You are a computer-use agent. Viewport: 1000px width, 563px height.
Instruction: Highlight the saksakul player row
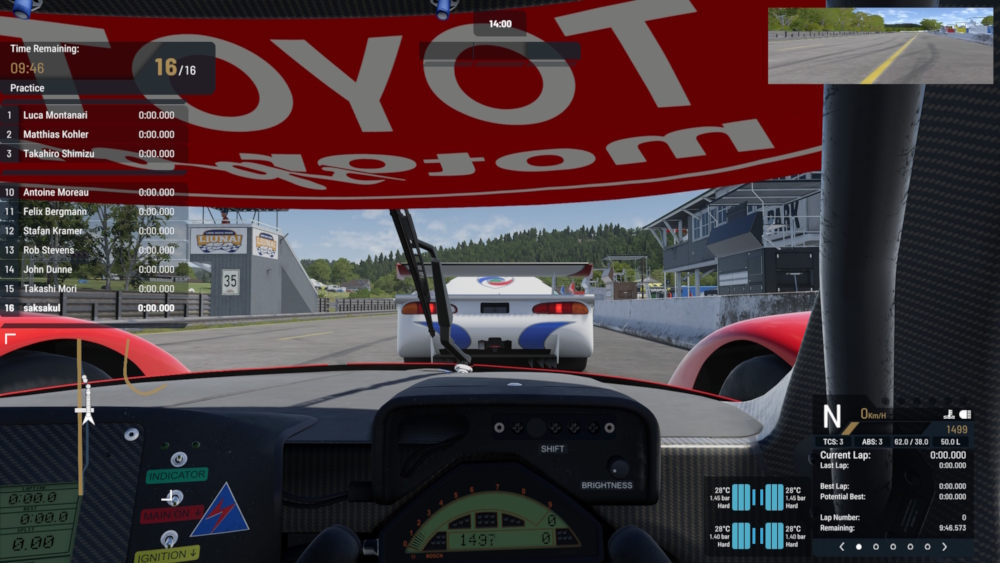(95, 308)
